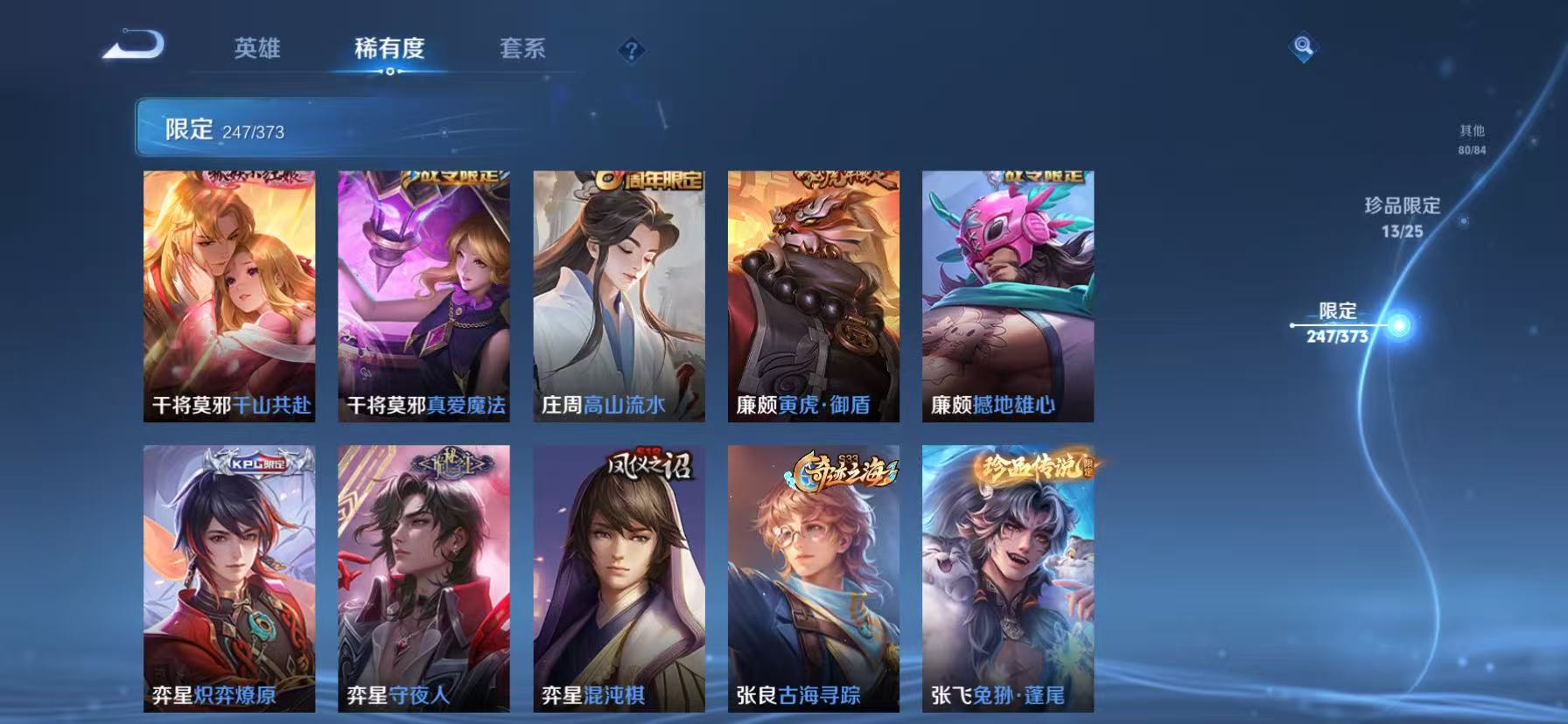Open the 廉颇撼地雄心 skin card

pyautogui.click(x=1006, y=297)
